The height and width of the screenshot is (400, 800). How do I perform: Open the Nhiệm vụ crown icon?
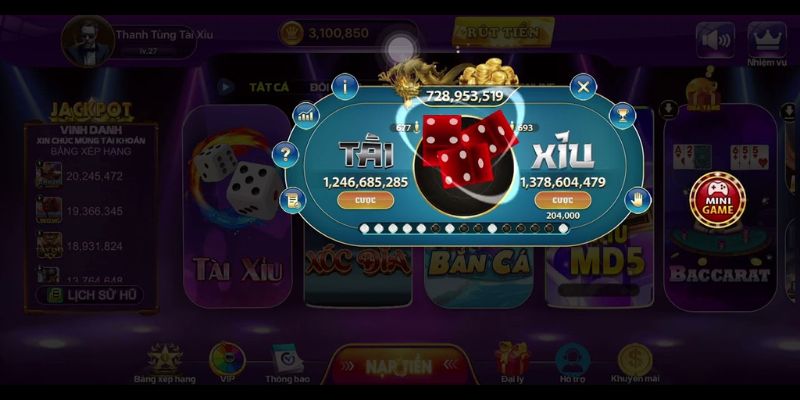coord(766,41)
